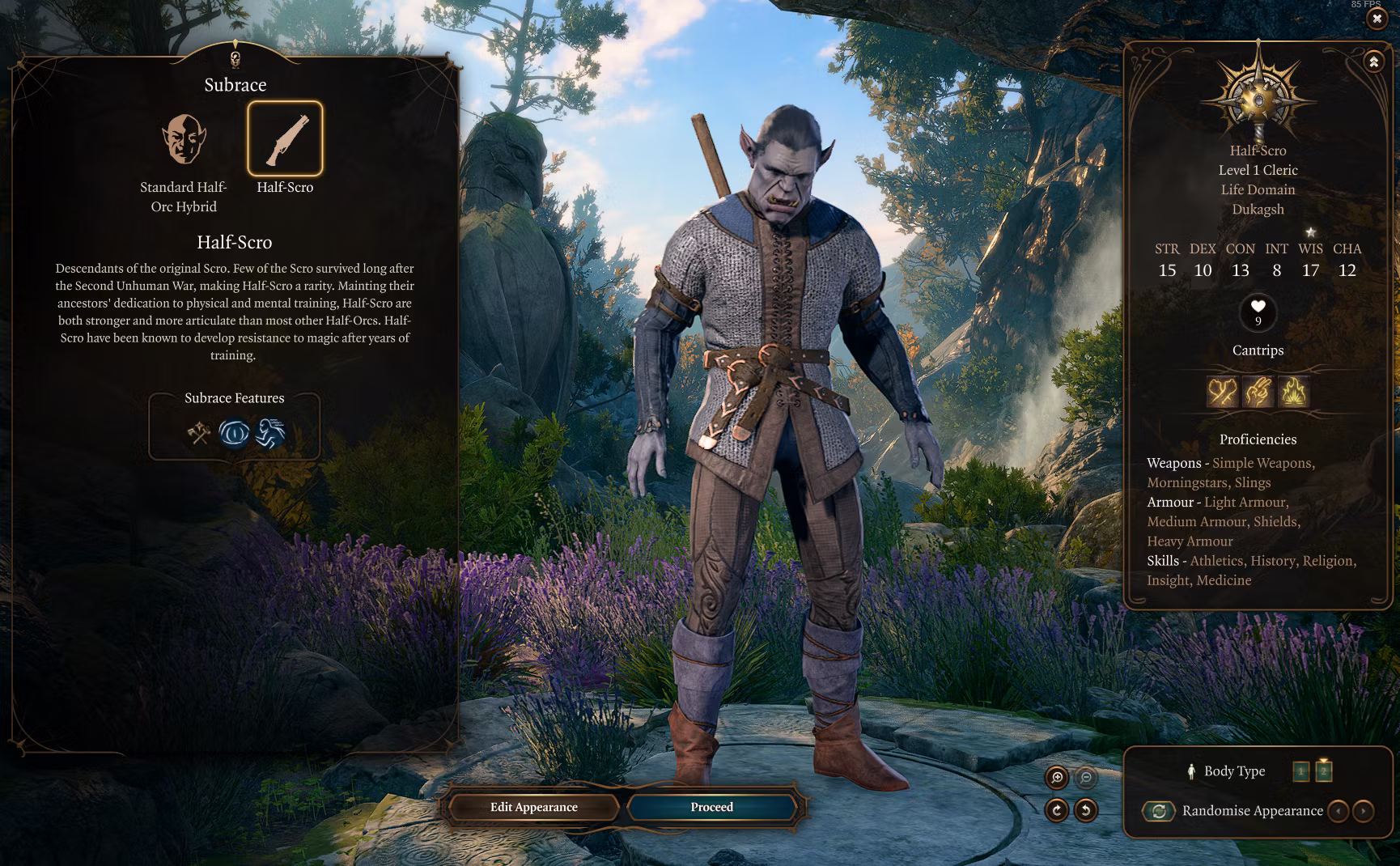Viewport: 1400px width, 866px height.
Task: Rotate the character counter-clockwise
Action: coord(1086,809)
